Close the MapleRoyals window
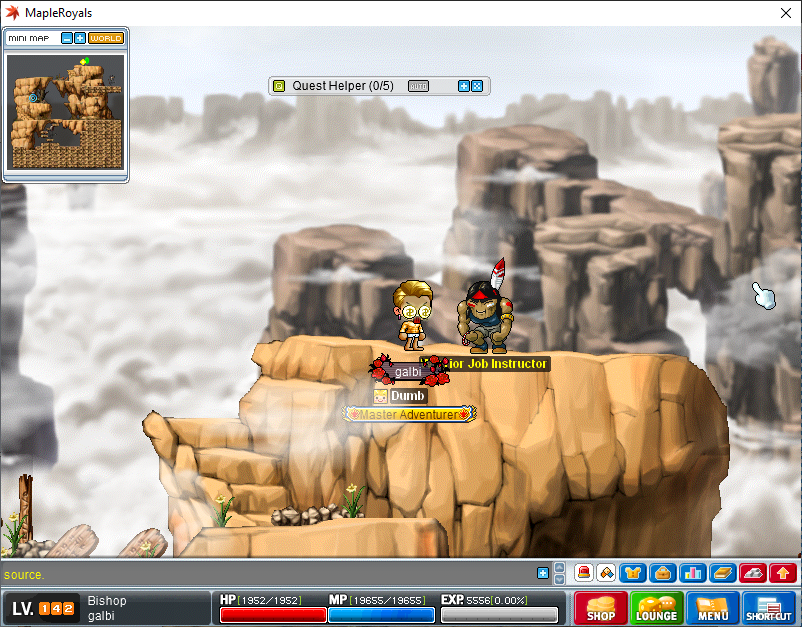This screenshot has height=627, width=802. [785, 13]
